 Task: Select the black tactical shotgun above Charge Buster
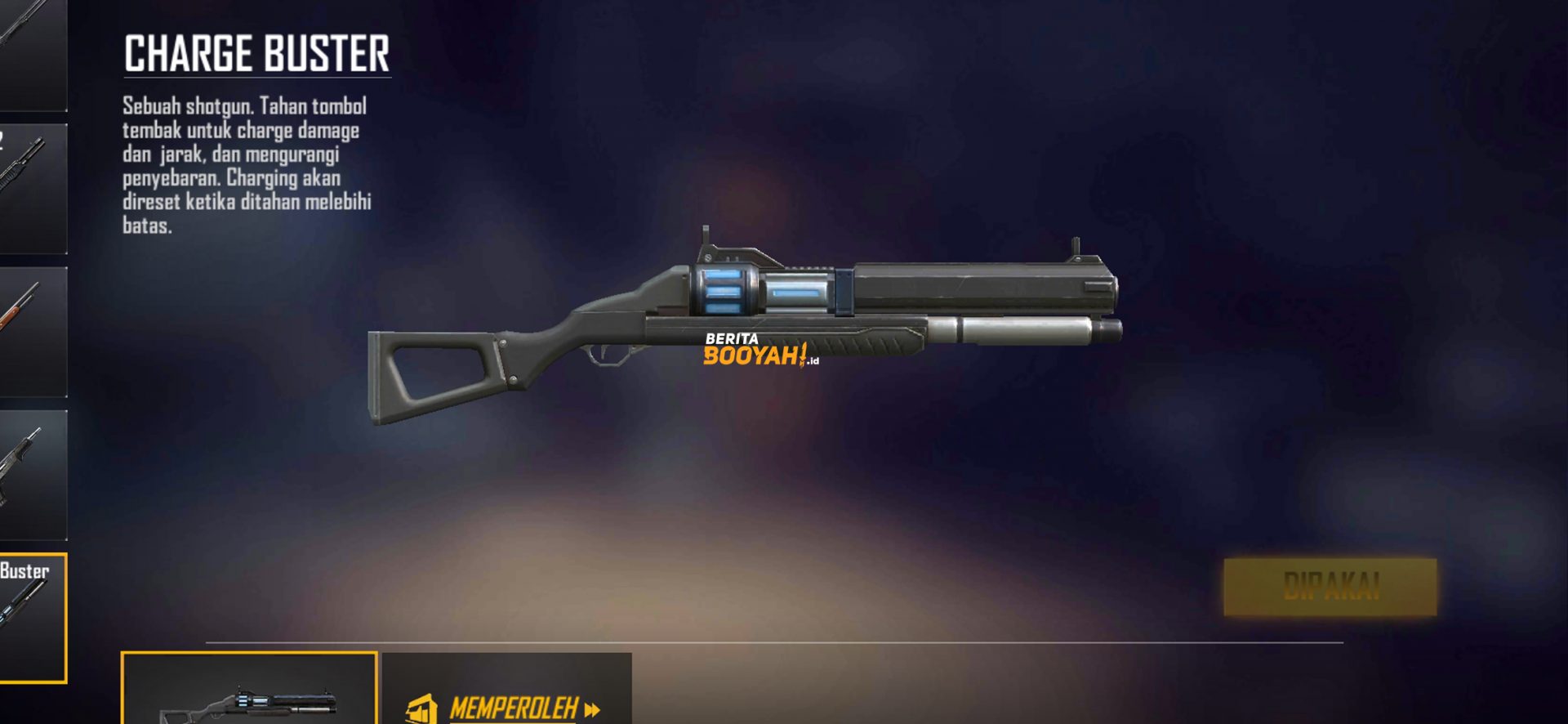point(33,474)
